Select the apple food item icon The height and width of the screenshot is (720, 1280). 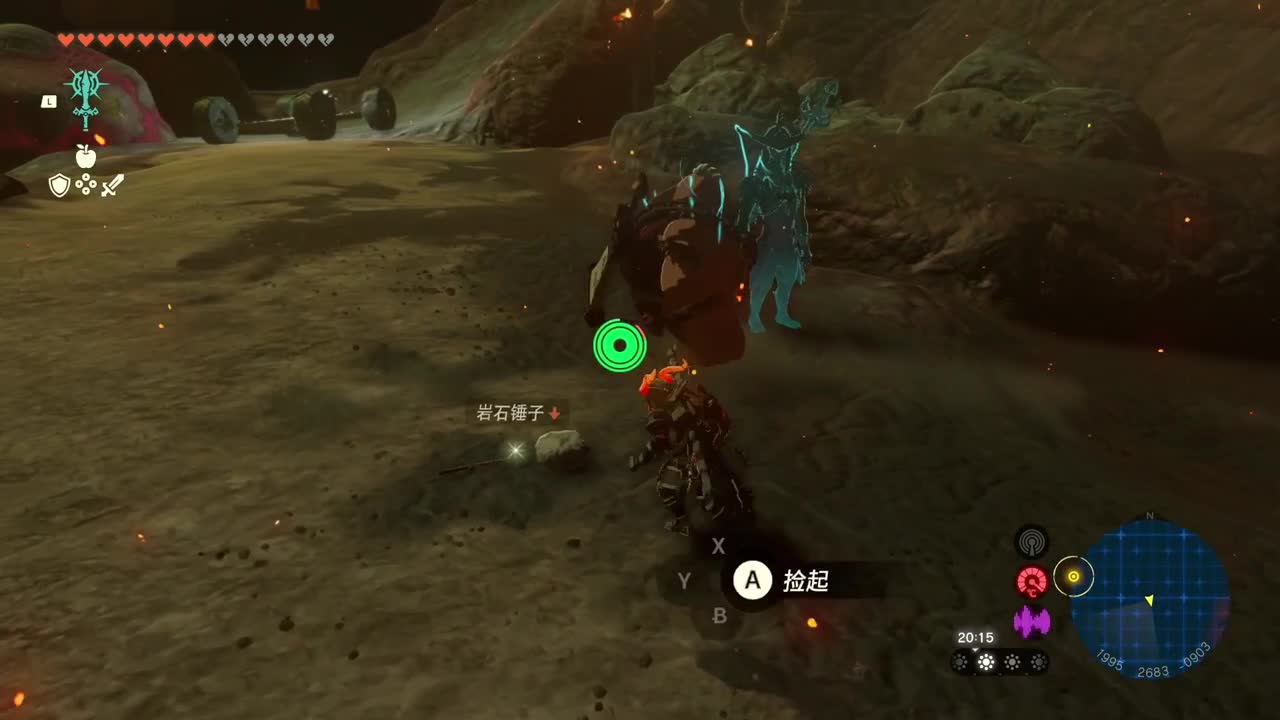pos(86,155)
